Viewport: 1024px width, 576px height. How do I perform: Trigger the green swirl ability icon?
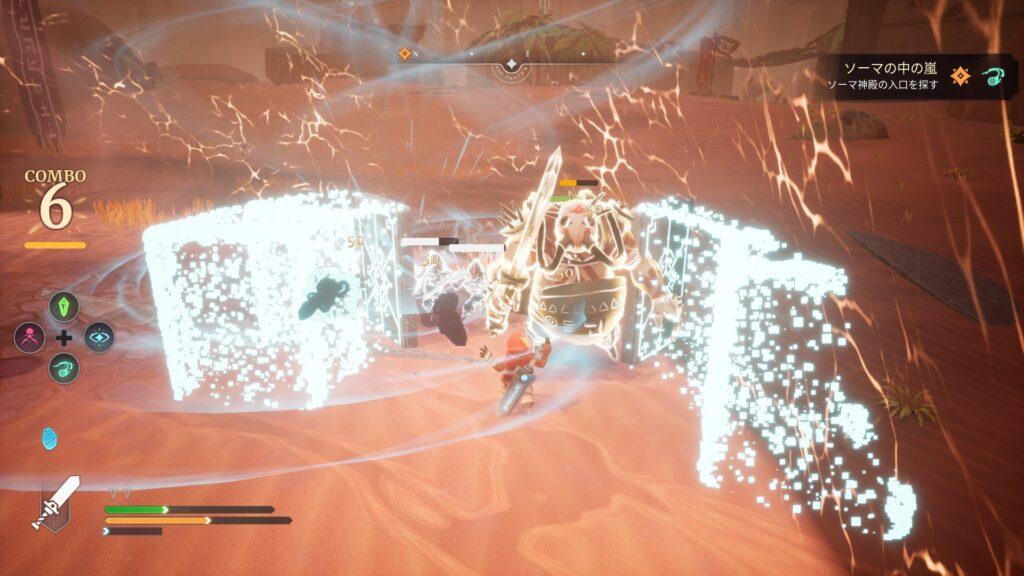click(63, 368)
